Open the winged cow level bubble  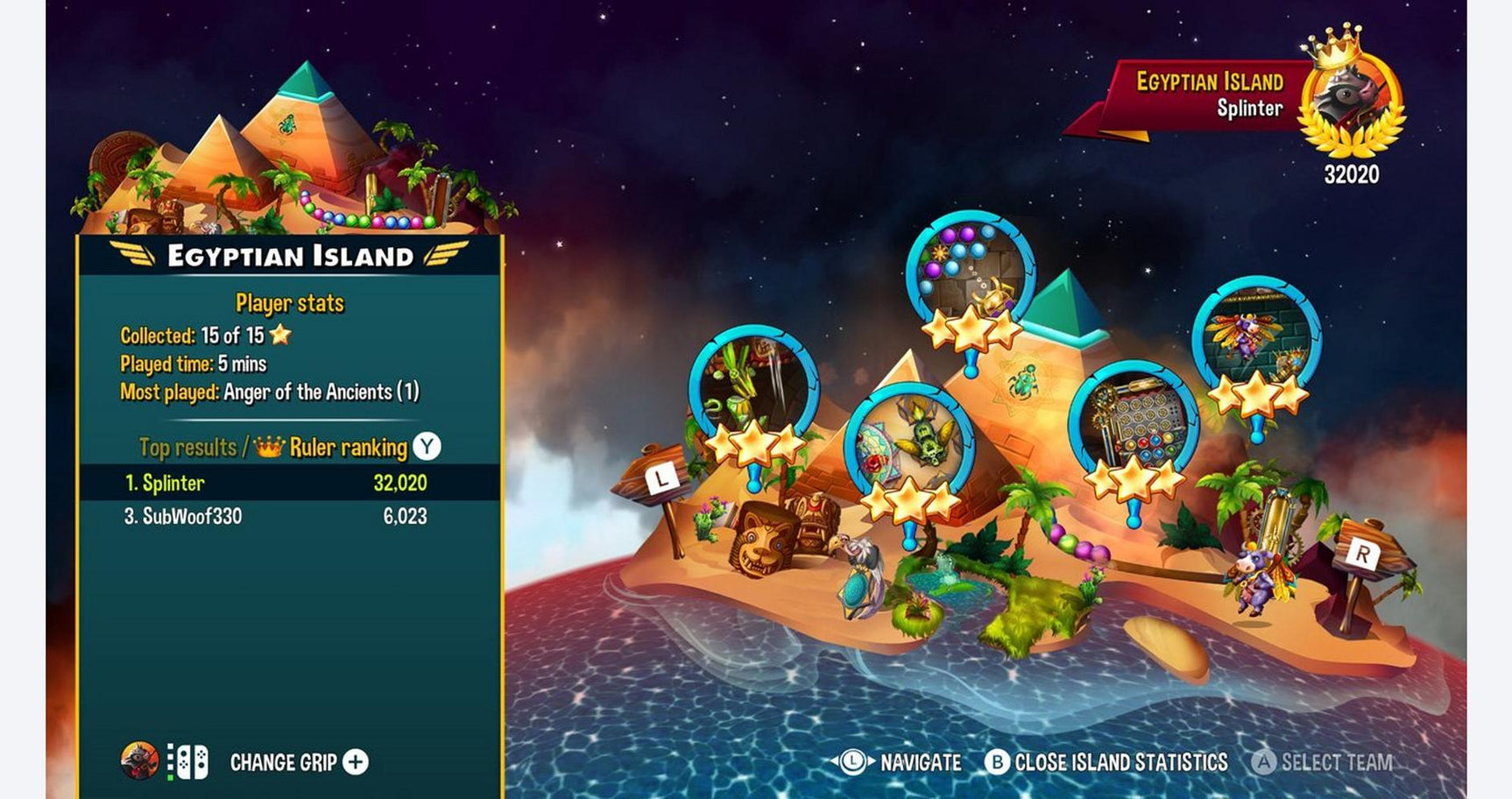point(1256,339)
